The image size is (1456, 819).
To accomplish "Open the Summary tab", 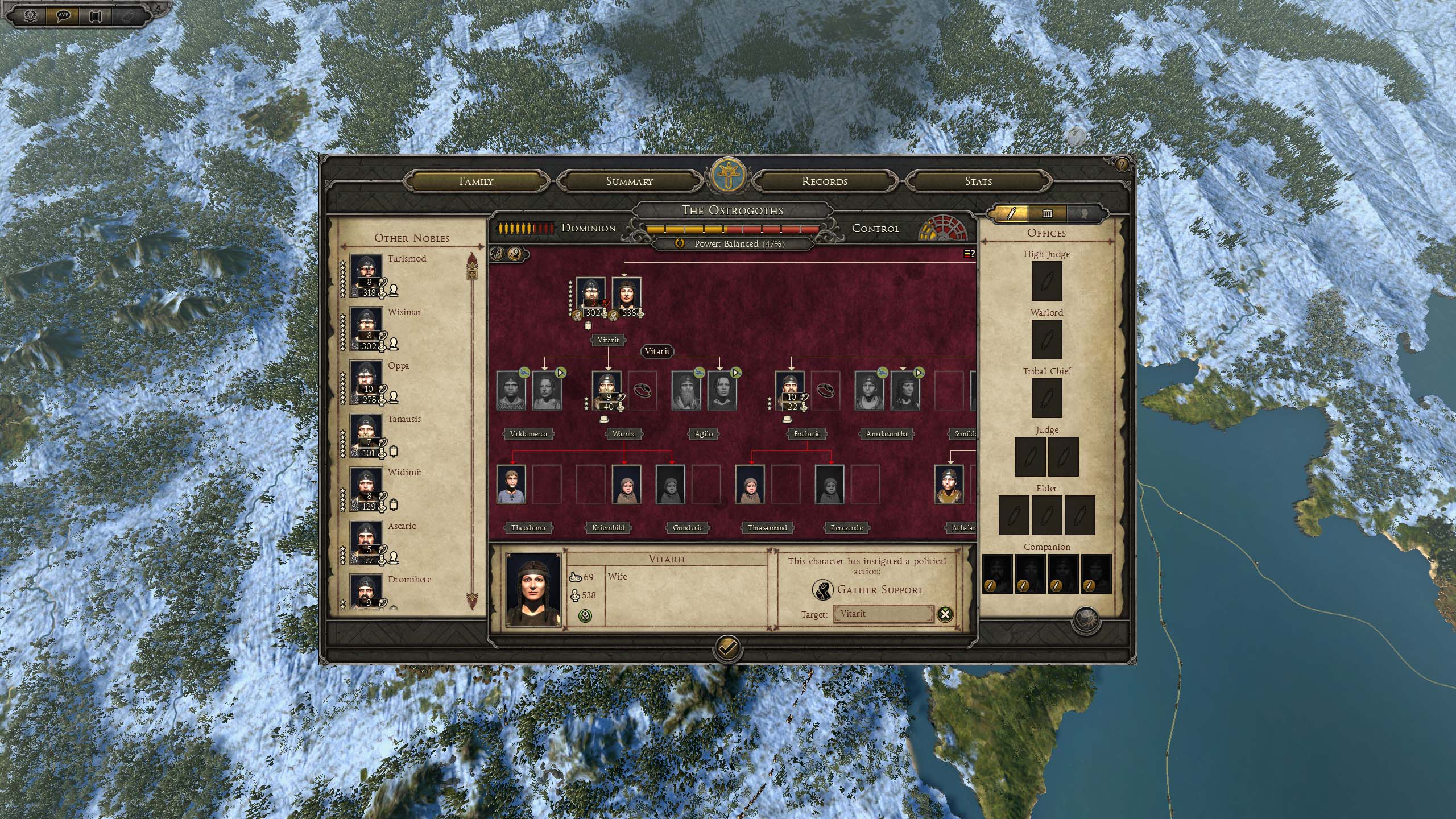I will click(x=629, y=181).
